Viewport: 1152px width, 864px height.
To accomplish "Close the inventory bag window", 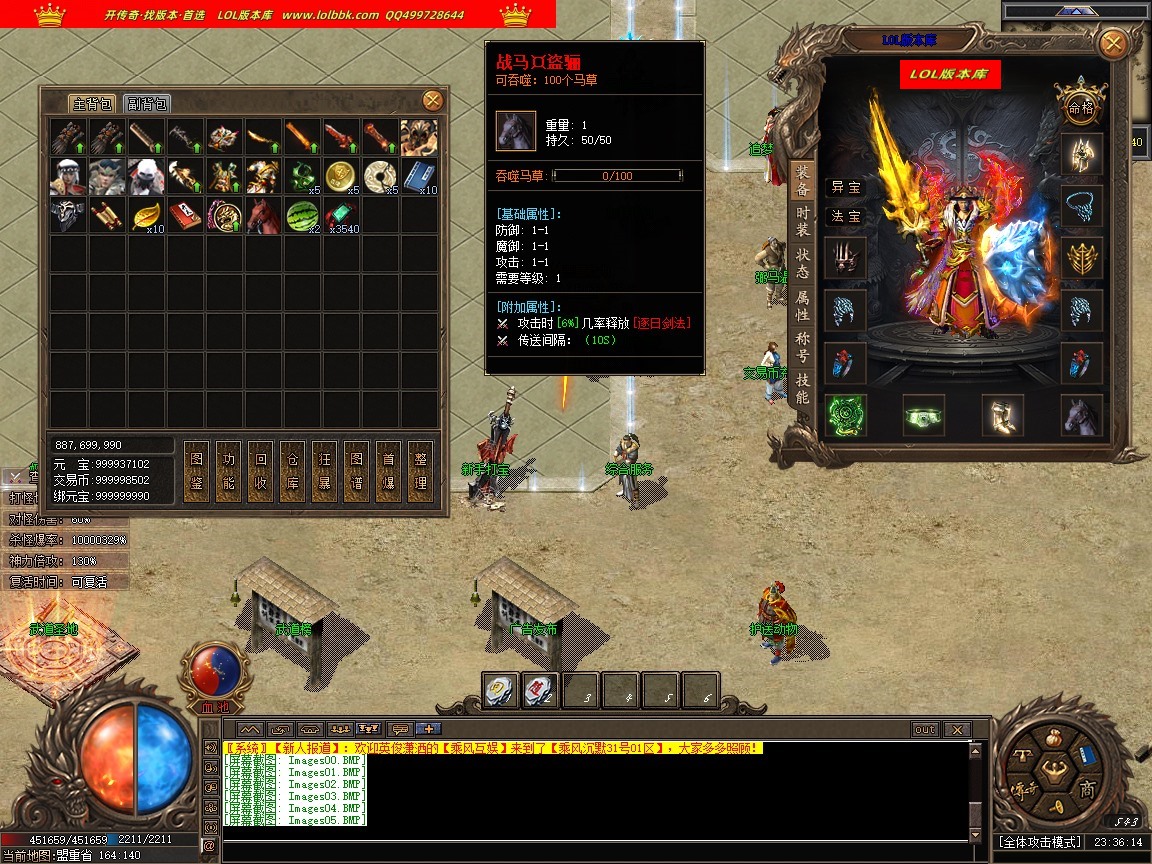I will coord(432,100).
